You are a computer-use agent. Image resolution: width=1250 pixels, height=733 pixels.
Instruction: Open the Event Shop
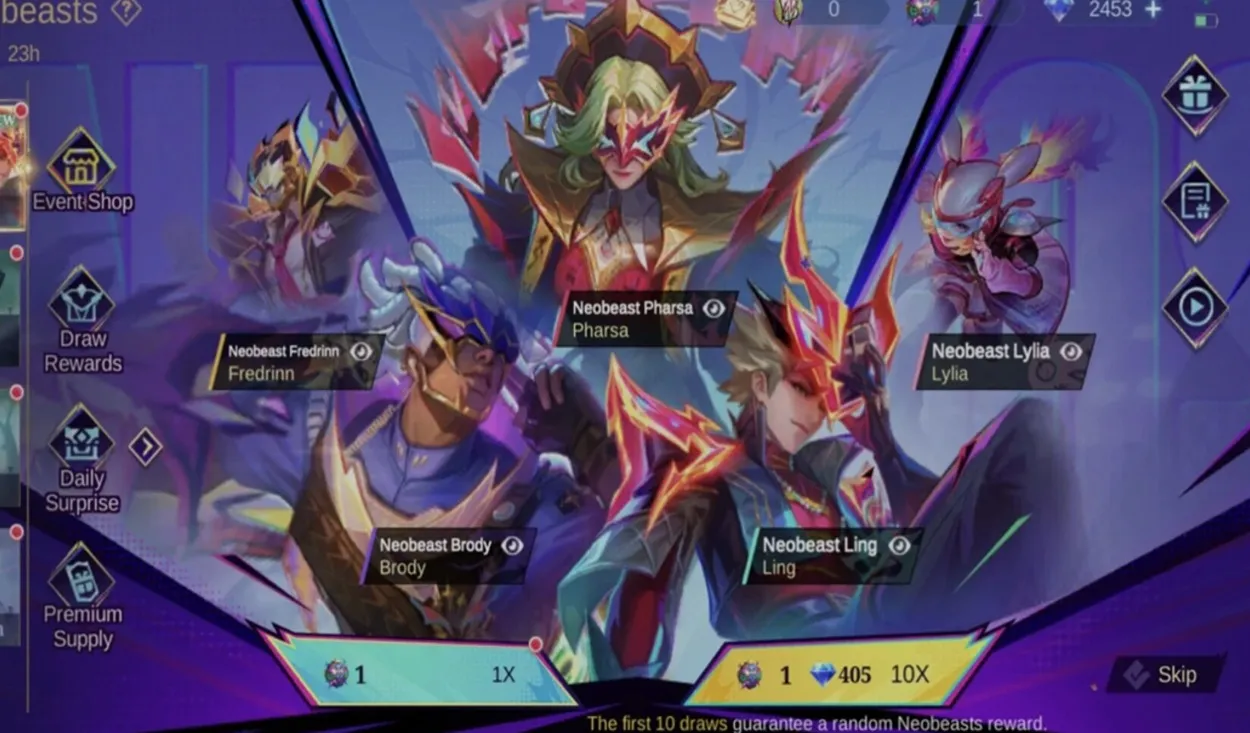[81, 170]
